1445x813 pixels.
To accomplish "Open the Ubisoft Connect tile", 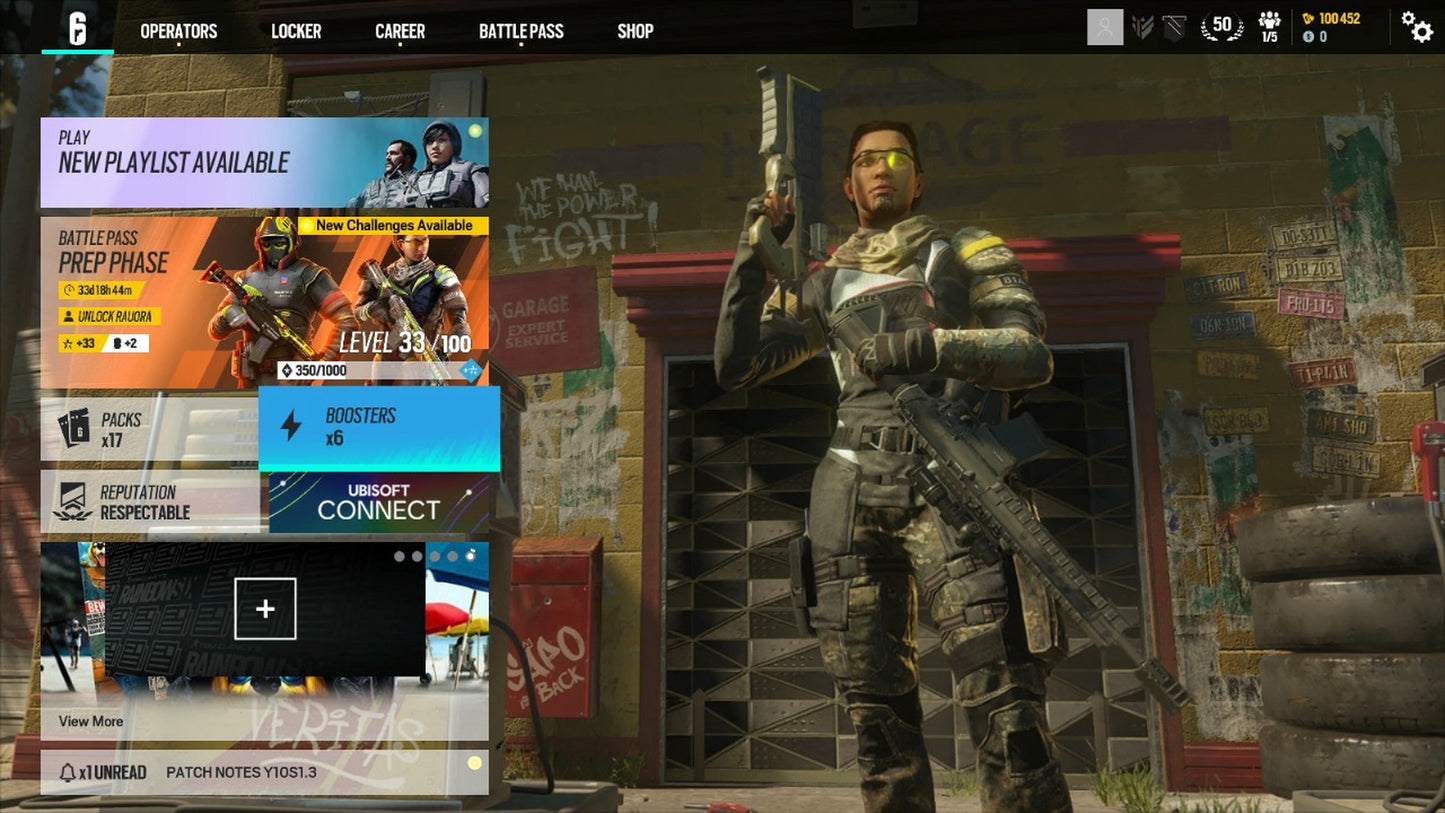I will (x=378, y=501).
